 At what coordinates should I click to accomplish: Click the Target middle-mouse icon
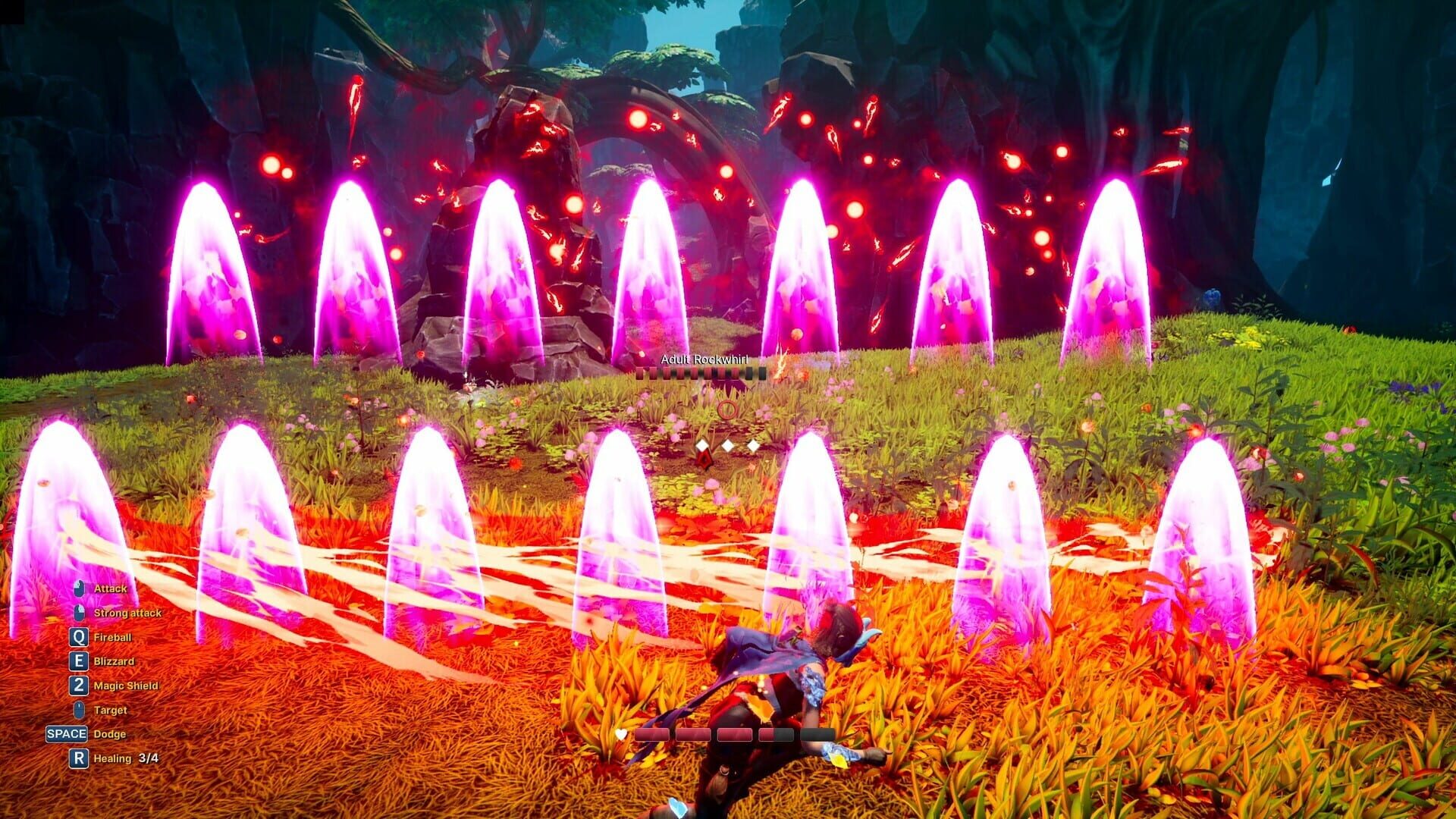[x=79, y=710]
